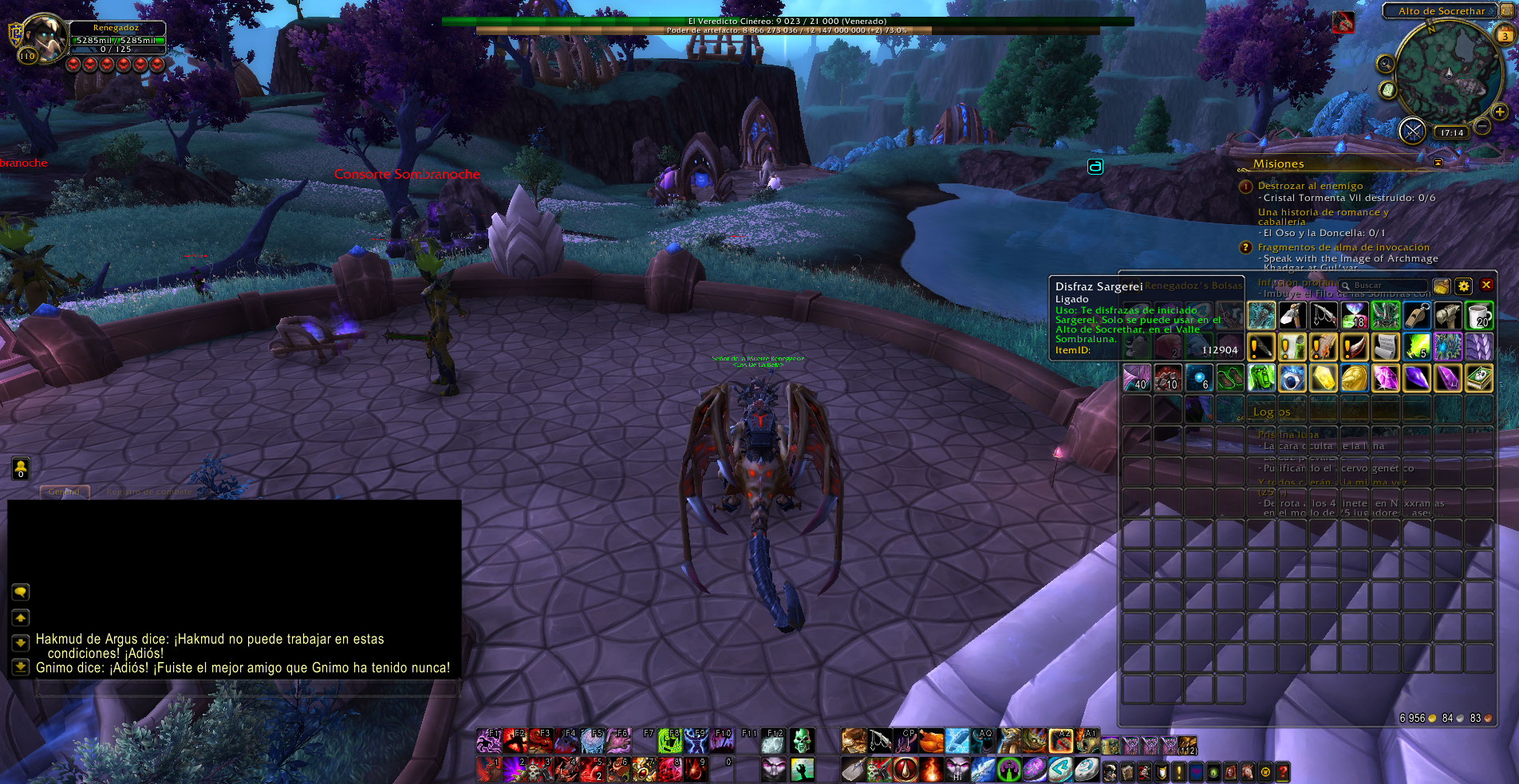Select the white coffee mug item stack
This screenshot has height=784, width=1519.
tap(1478, 315)
